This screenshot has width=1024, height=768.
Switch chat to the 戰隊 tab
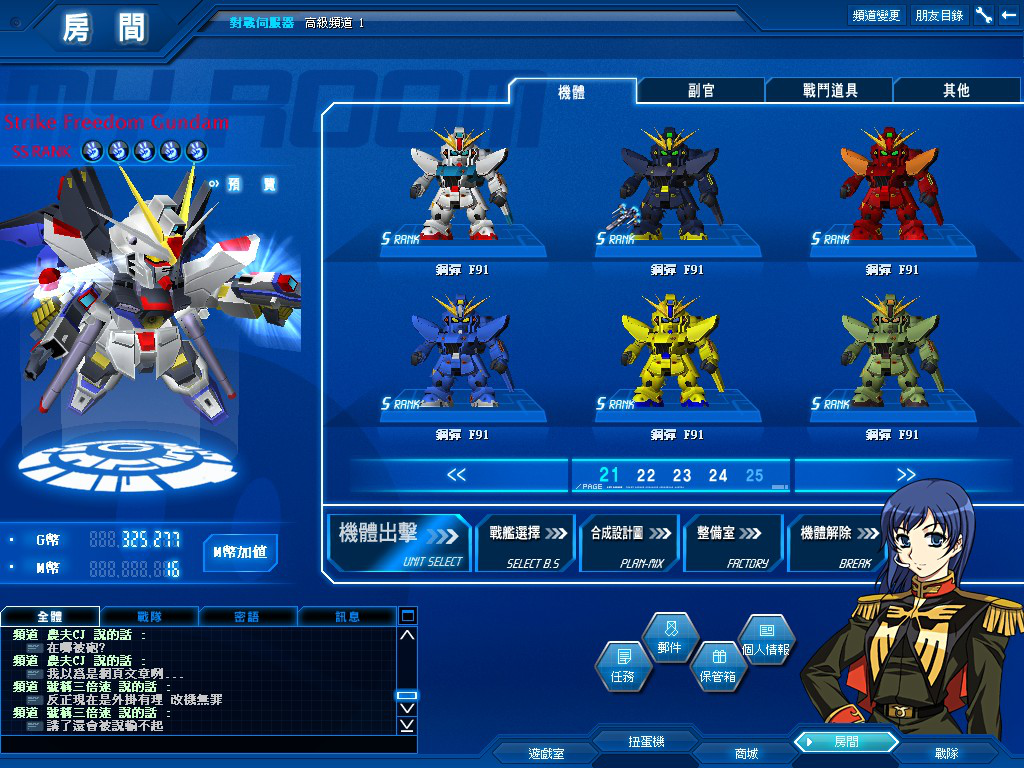click(x=149, y=616)
